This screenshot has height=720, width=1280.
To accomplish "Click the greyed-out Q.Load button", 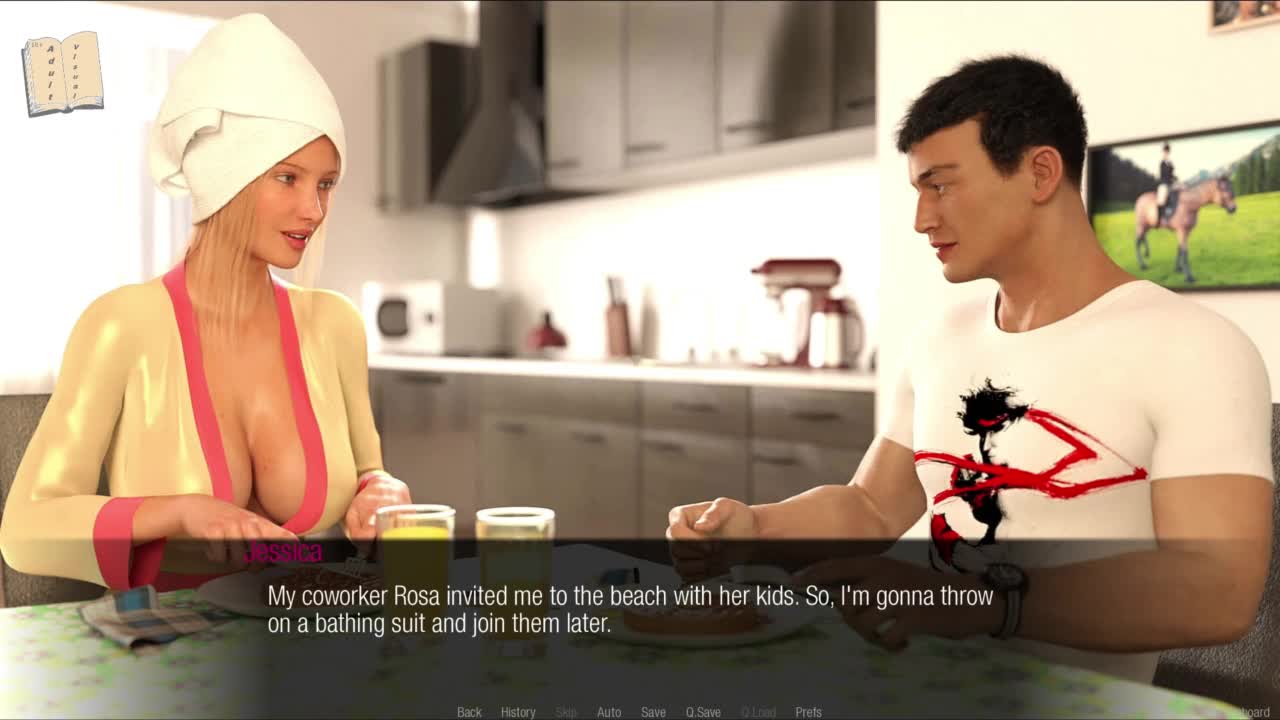I will point(758,712).
